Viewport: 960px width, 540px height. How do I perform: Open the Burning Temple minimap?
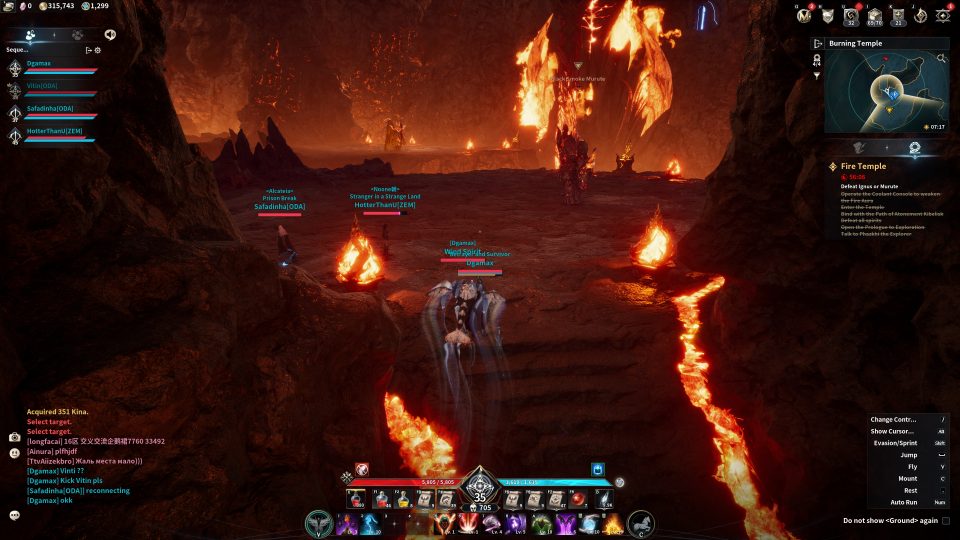(x=885, y=93)
